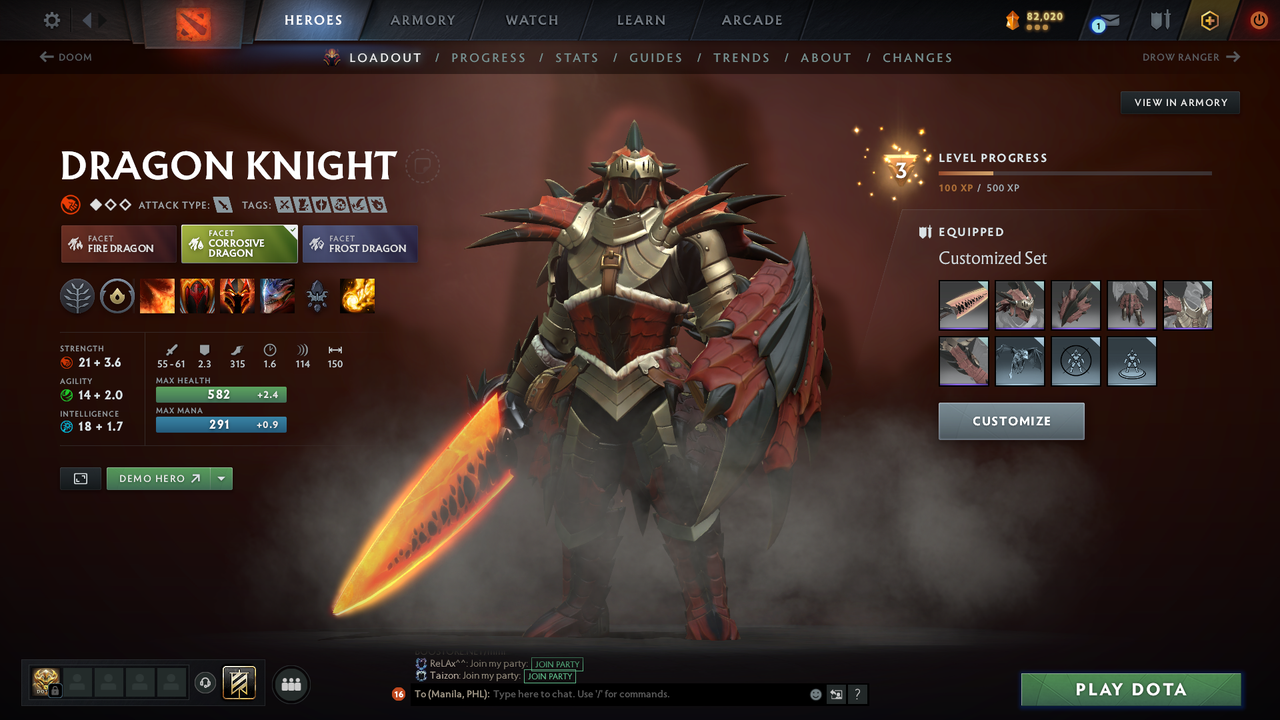
Task: Switch to the Fire Dragon facet
Action: click(118, 243)
